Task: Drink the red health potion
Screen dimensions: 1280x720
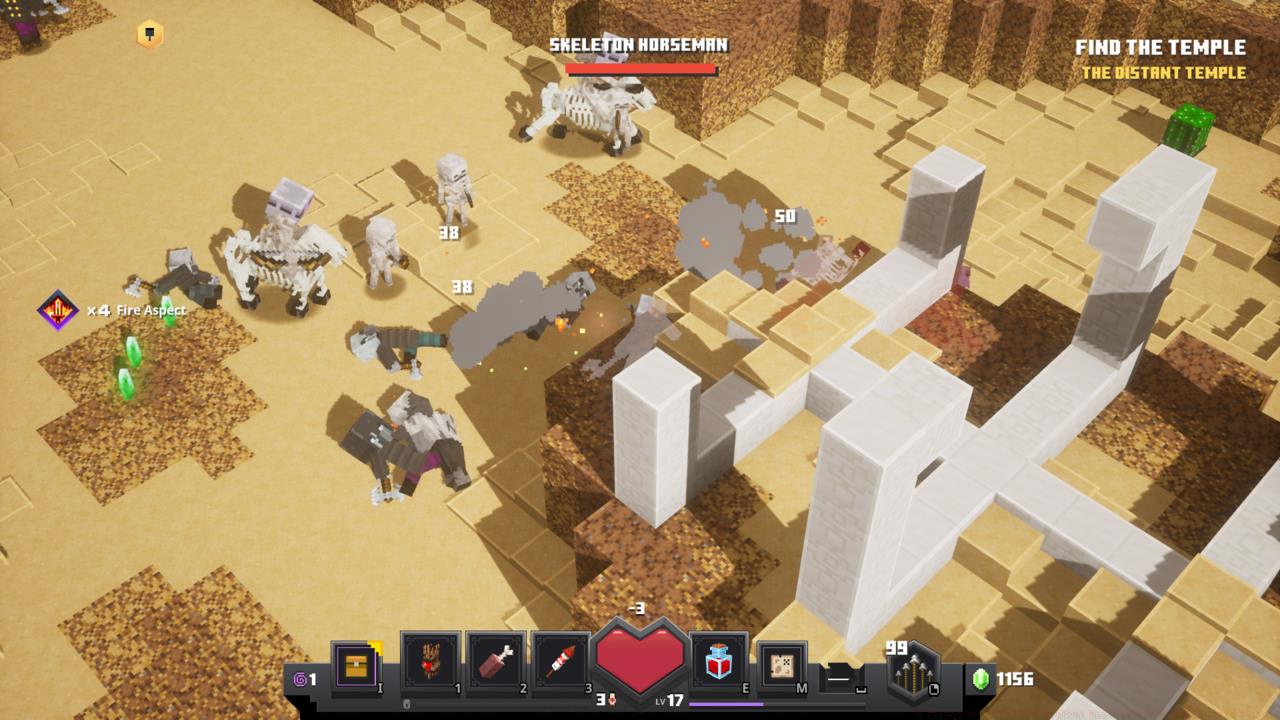Action: (x=719, y=664)
